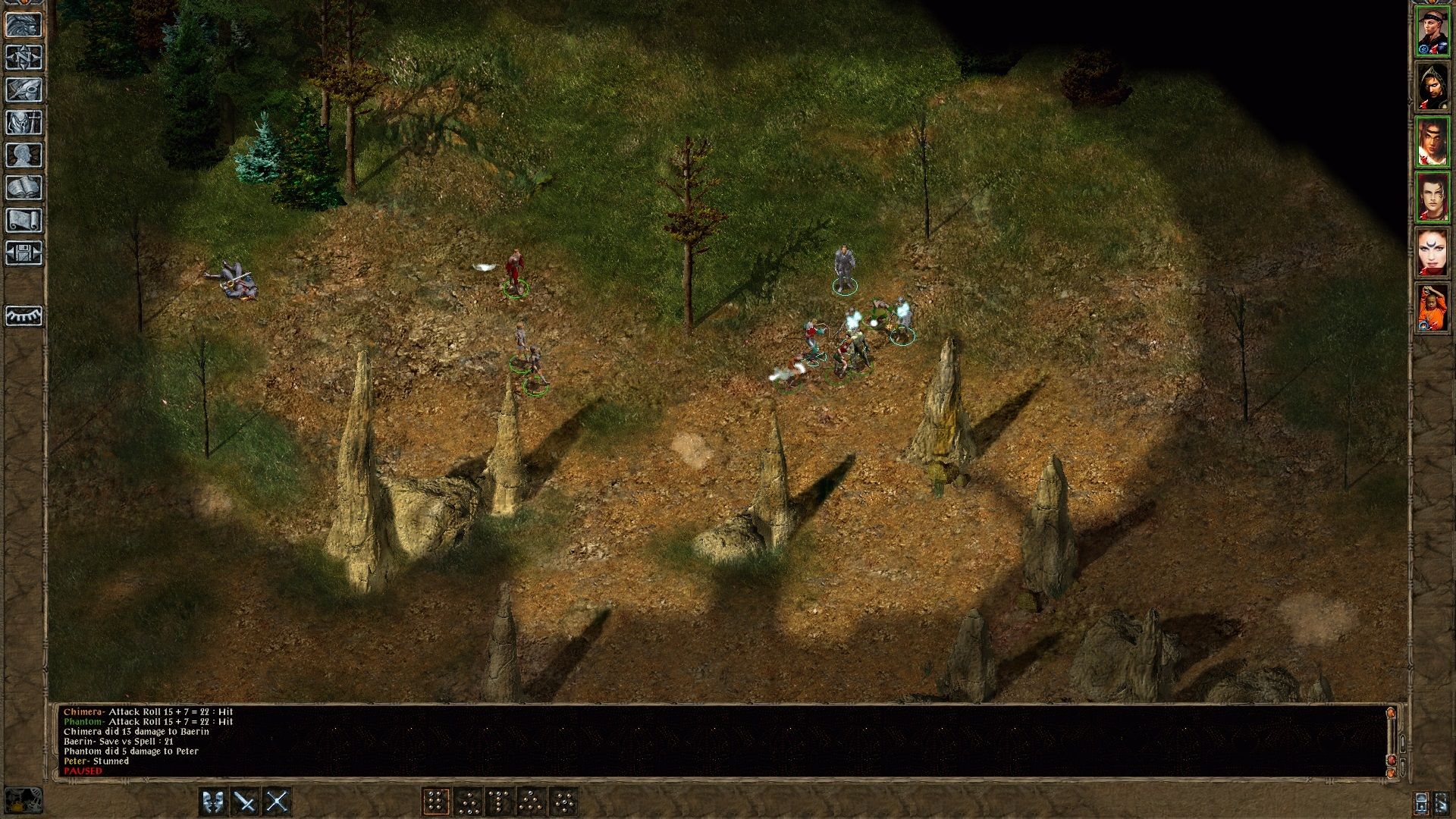
Task: Select the orange-robed monk portrait
Action: pos(1432,307)
